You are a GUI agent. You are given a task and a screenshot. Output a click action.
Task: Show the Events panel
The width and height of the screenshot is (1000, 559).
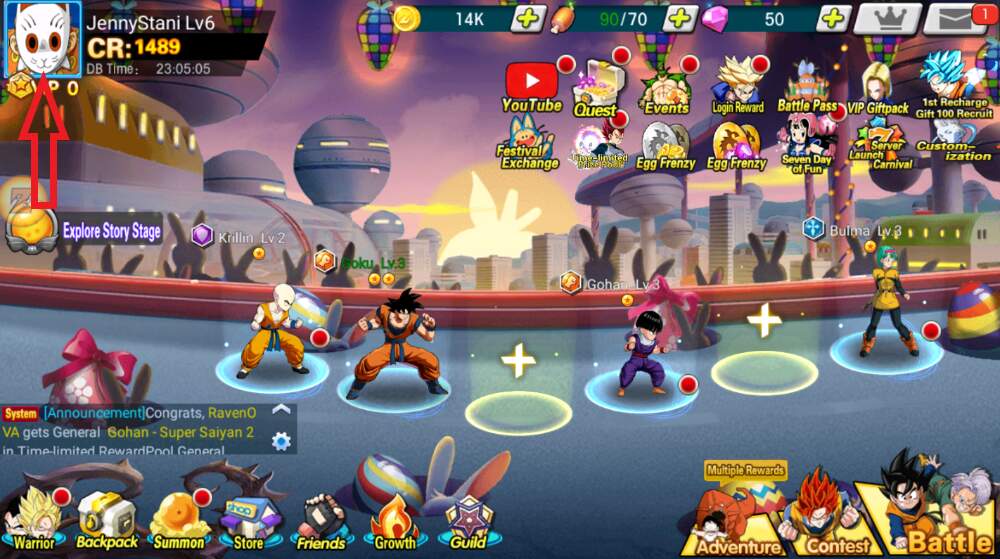coord(665,88)
